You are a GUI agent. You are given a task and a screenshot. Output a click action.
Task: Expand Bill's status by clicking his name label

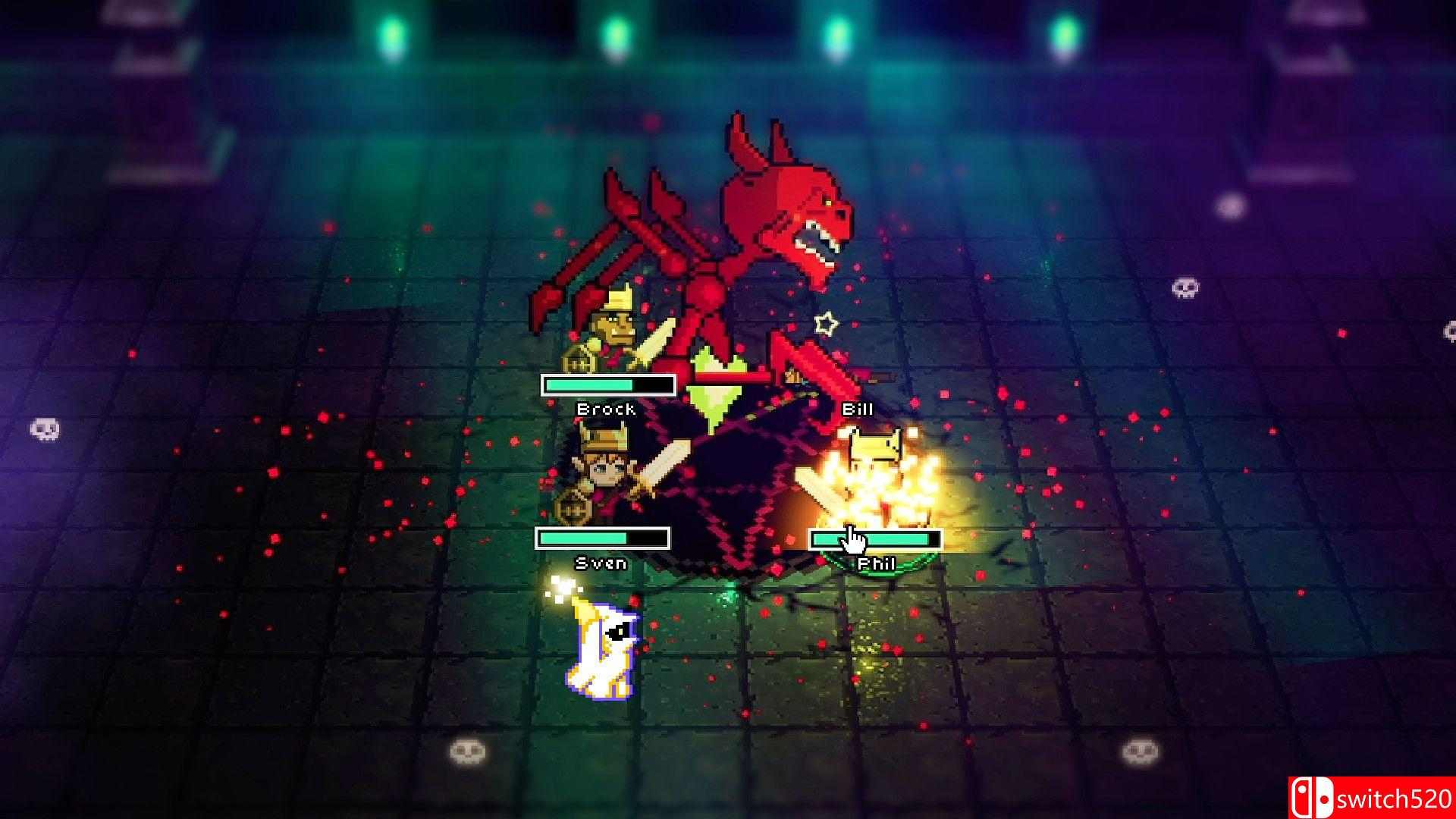coord(857,410)
